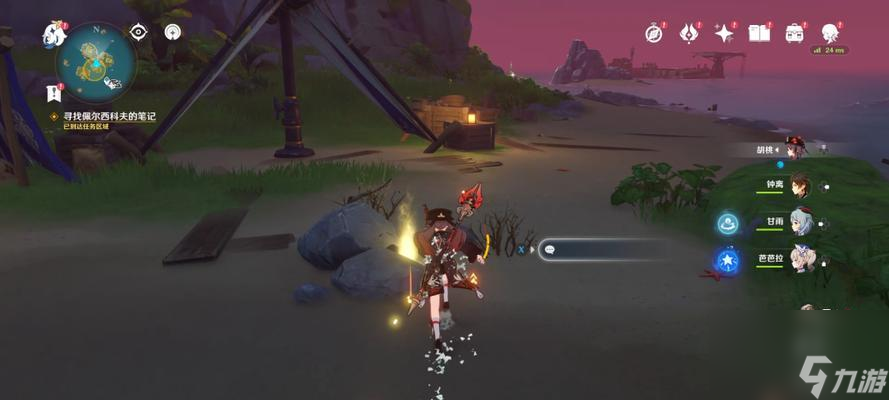Open the battle pass icon

688,33
